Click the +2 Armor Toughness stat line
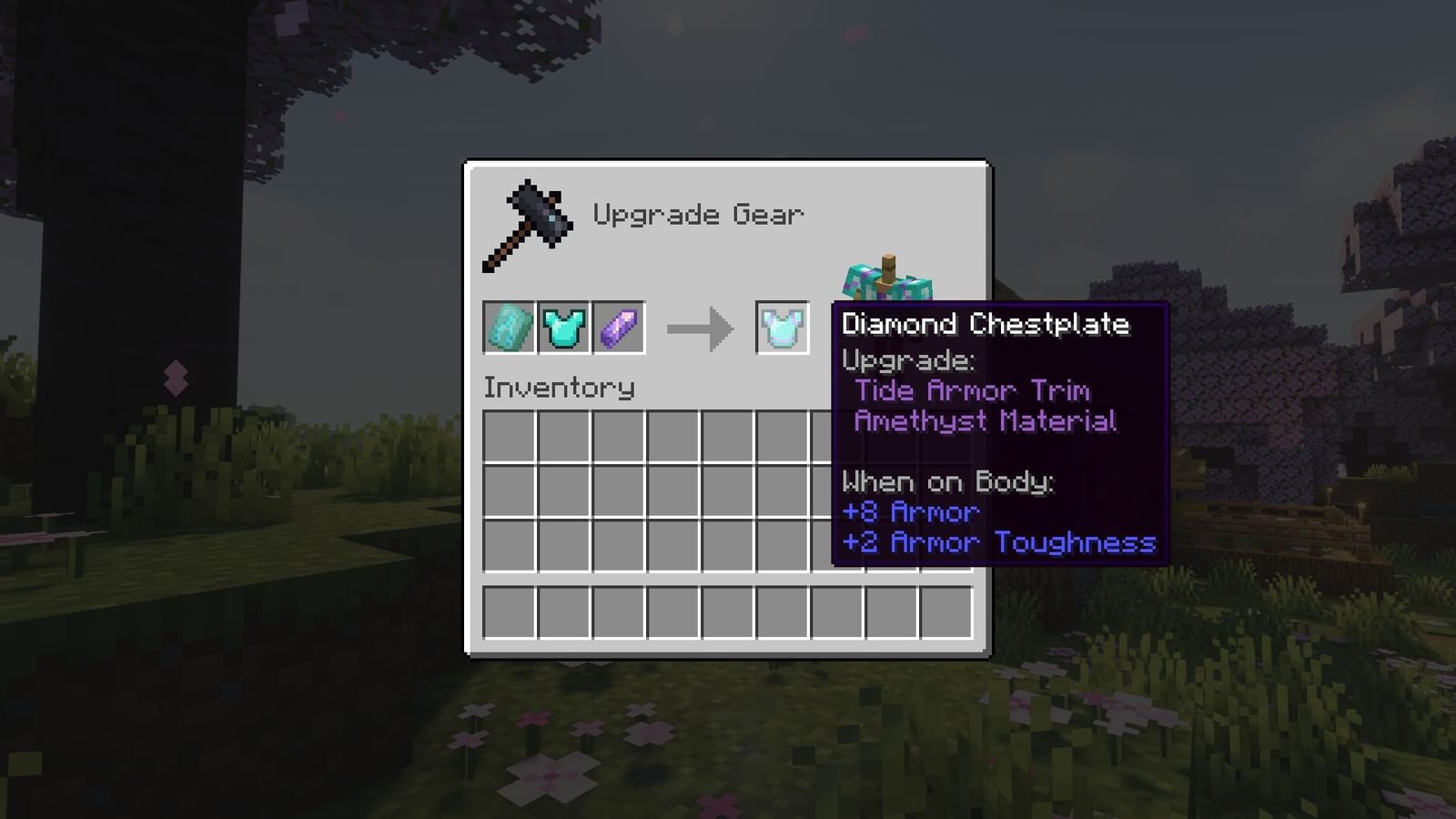The height and width of the screenshot is (819, 1456). point(998,542)
